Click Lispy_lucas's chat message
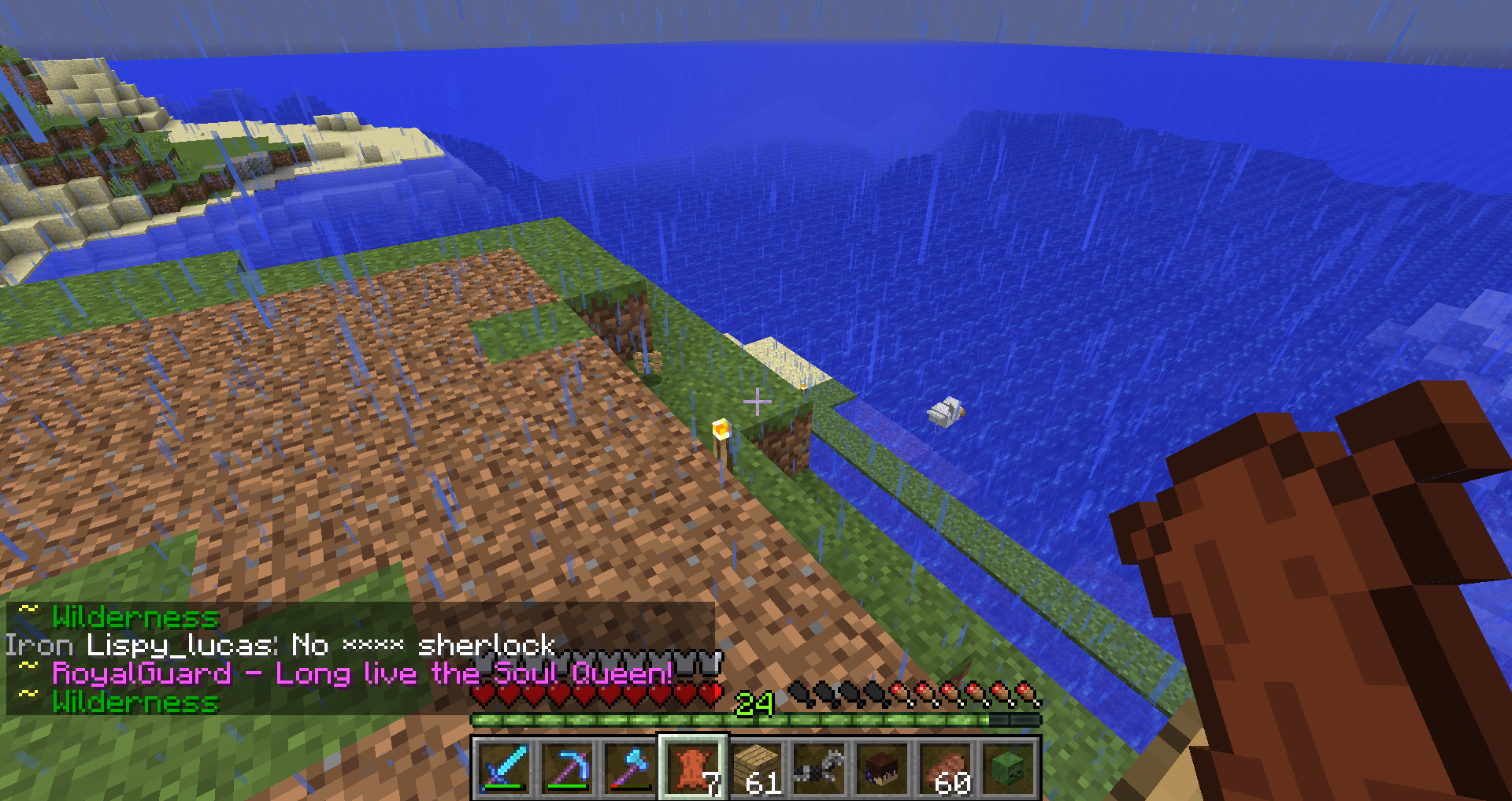 coord(280,646)
